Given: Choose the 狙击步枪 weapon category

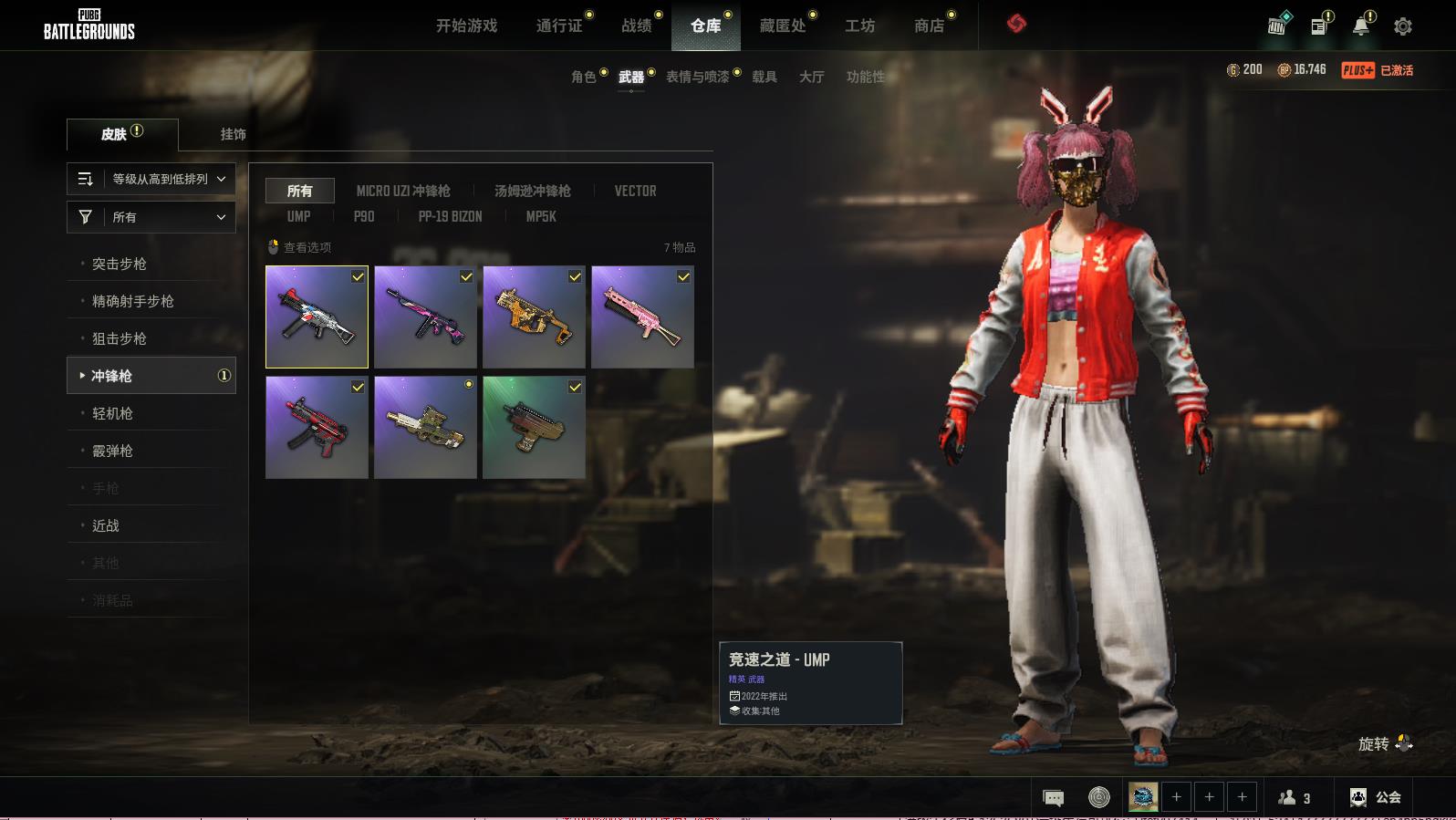Looking at the screenshot, I should 120,338.
